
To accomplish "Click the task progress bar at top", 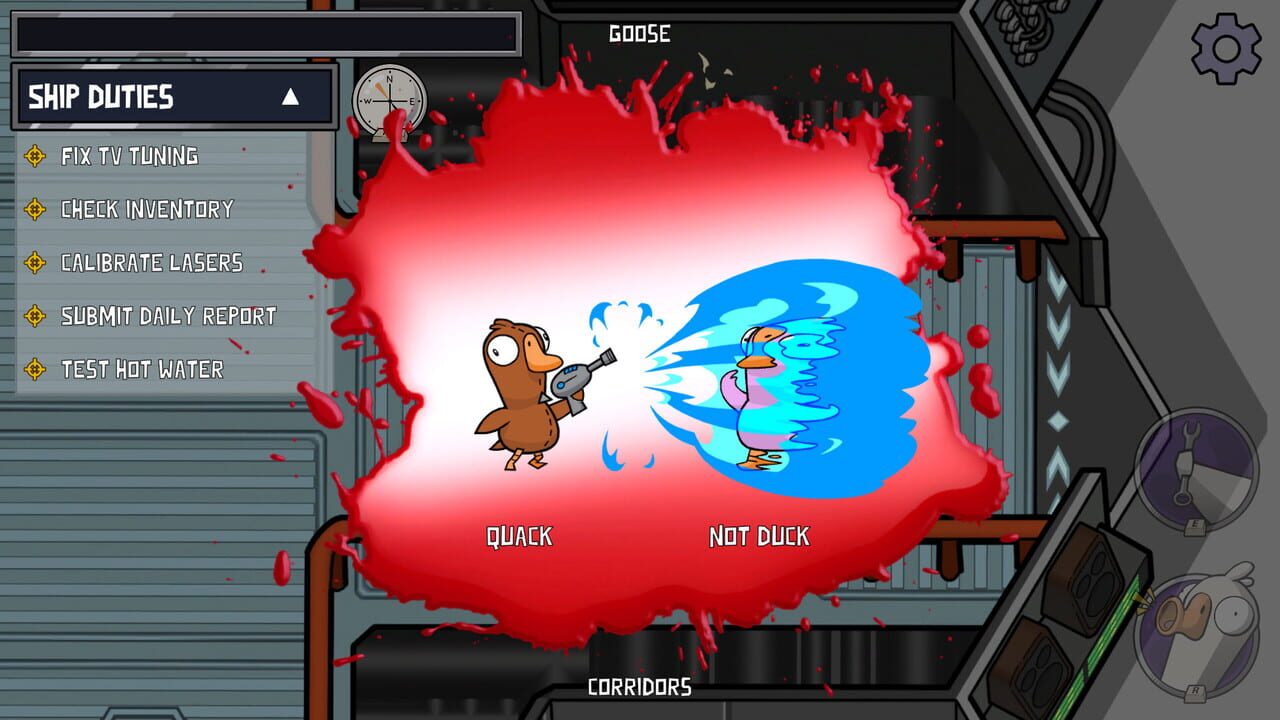I will 265,30.
